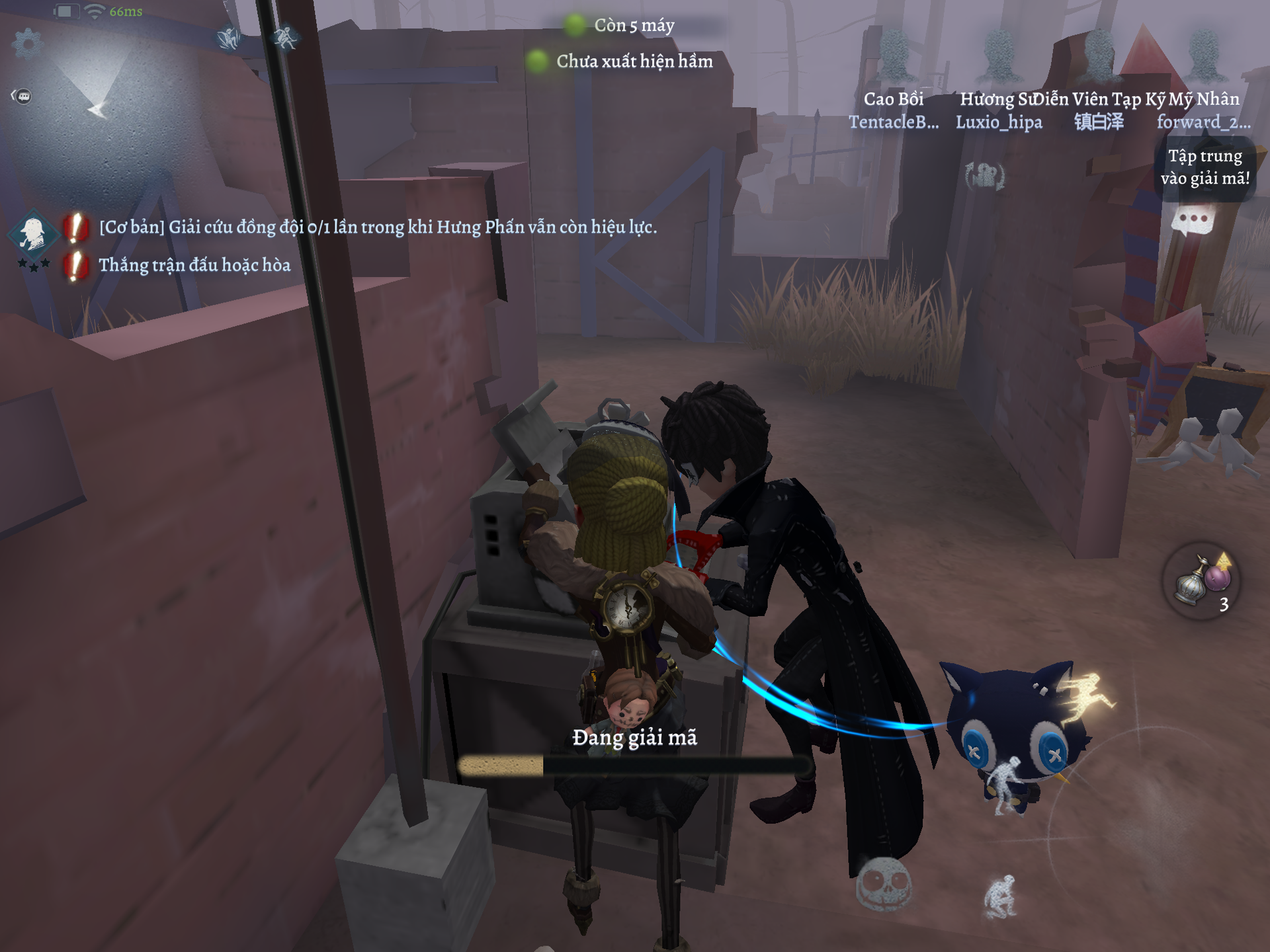Tap the skull icon button

click(x=884, y=883)
